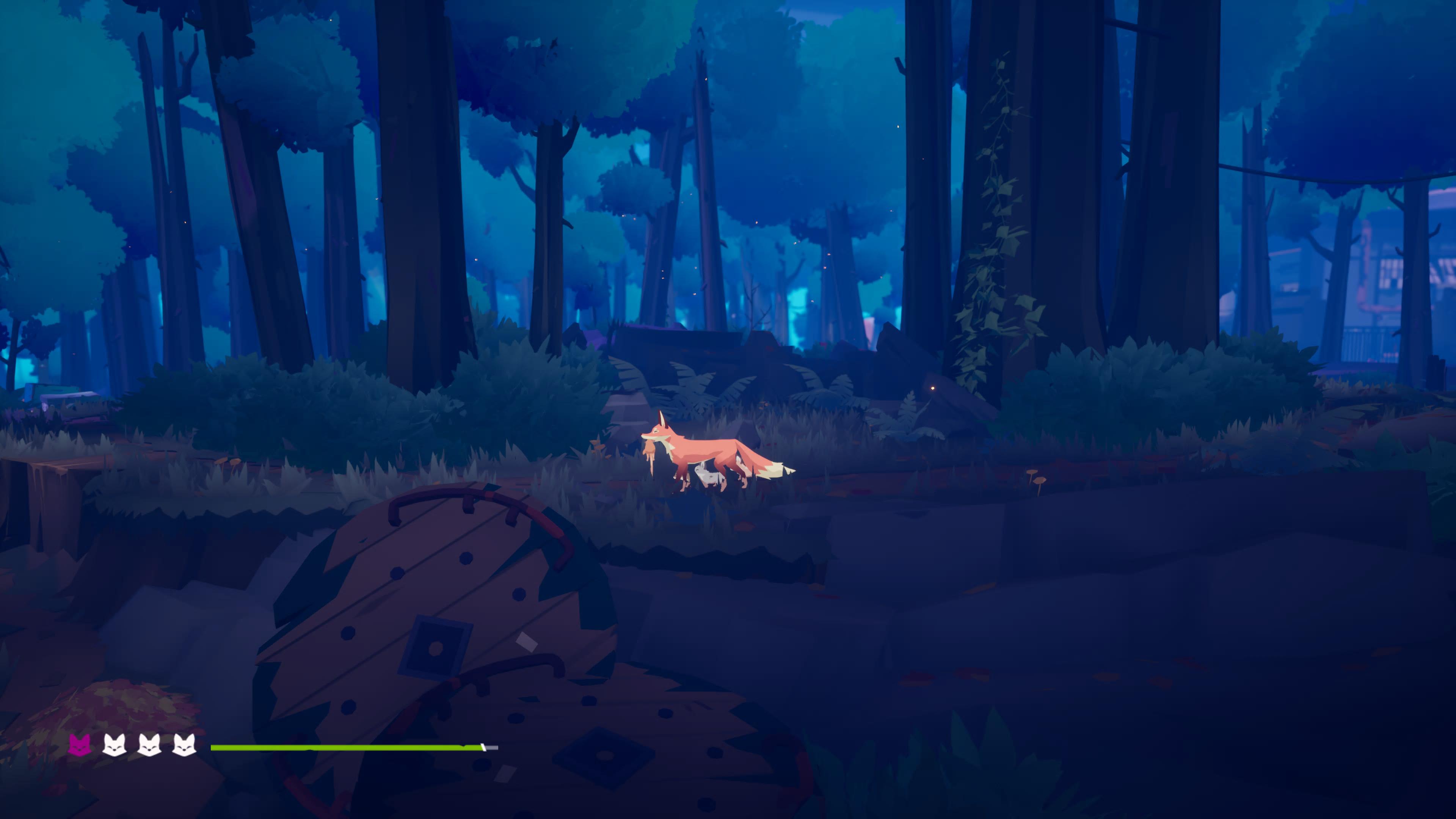The image size is (1456, 819).
Task: Select the magenta fox cub icon
Action: click(x=79, y=745)
